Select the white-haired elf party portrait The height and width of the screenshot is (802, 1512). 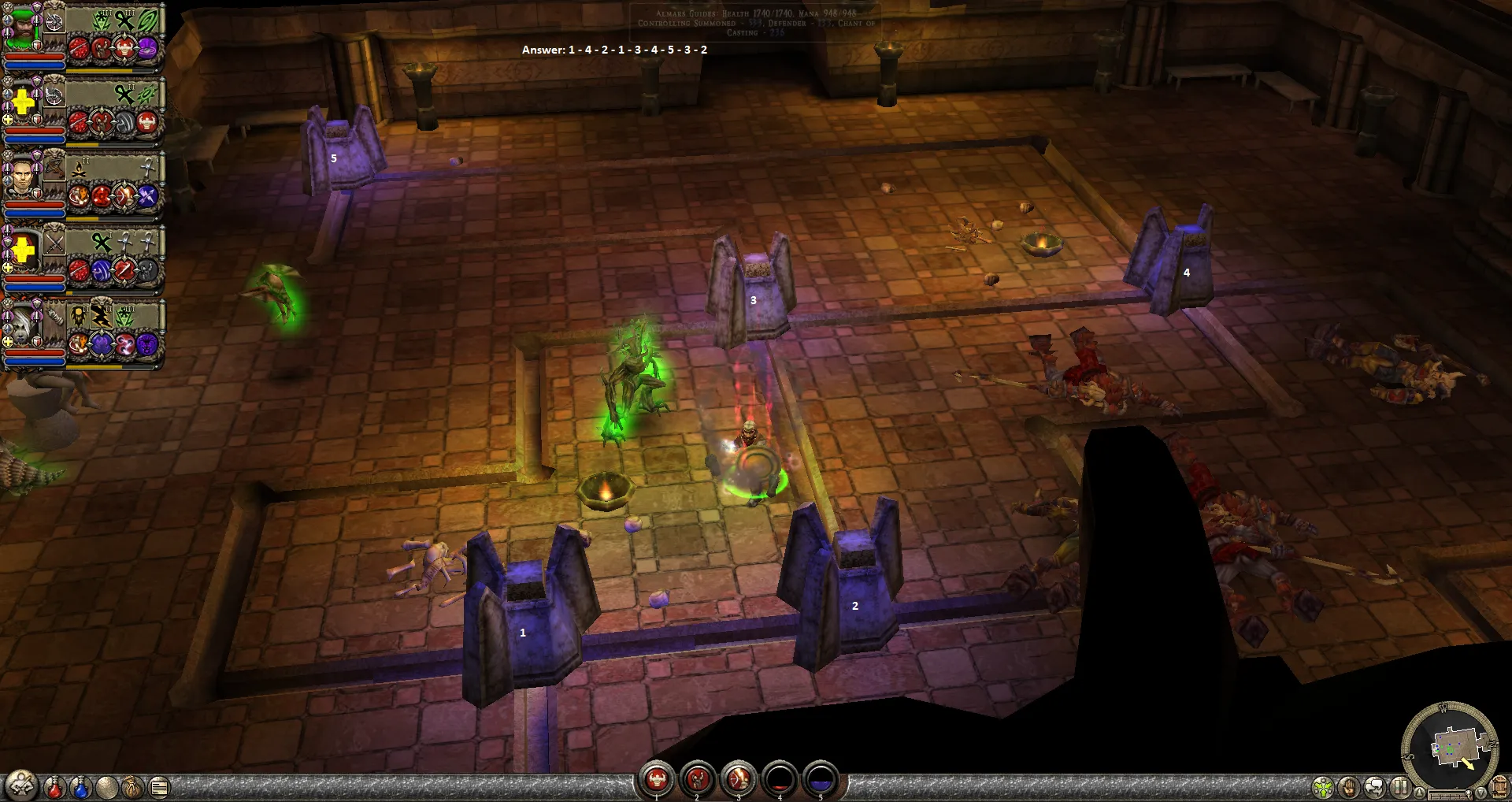pyautogui.click(x=21, y=325)
